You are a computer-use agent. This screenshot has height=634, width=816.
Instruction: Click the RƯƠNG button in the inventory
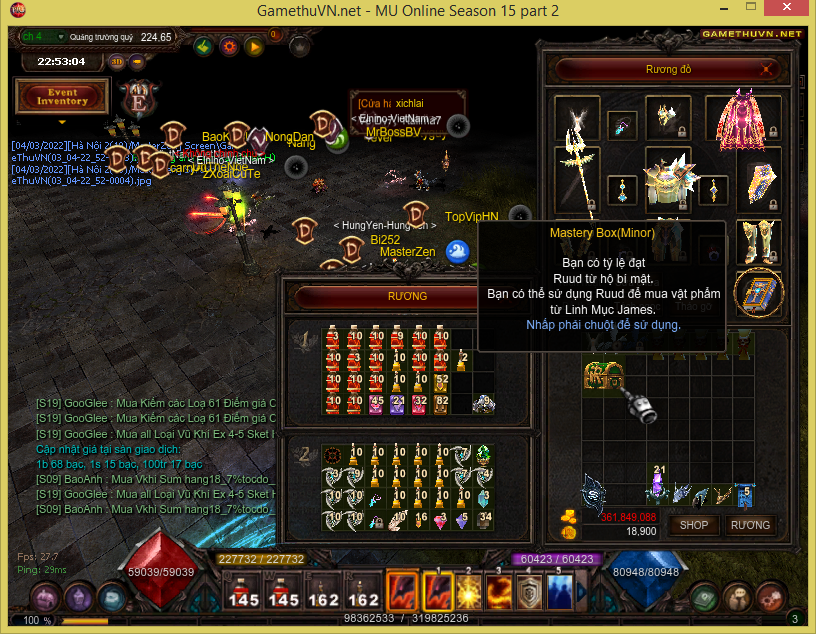(750, 524)
